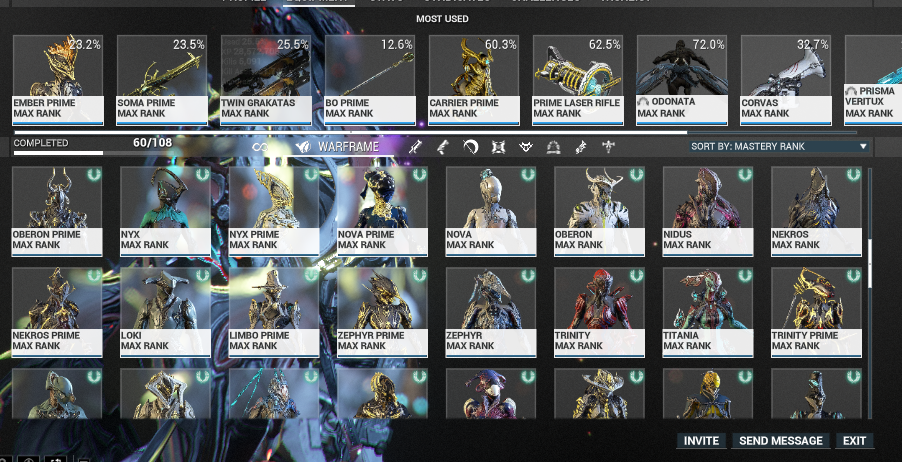The width and height of the screenshot is (902, 462).
Task: Pick the Prime Laser Rifle tile
Action: pyautogui.click(x=578, y=80)
